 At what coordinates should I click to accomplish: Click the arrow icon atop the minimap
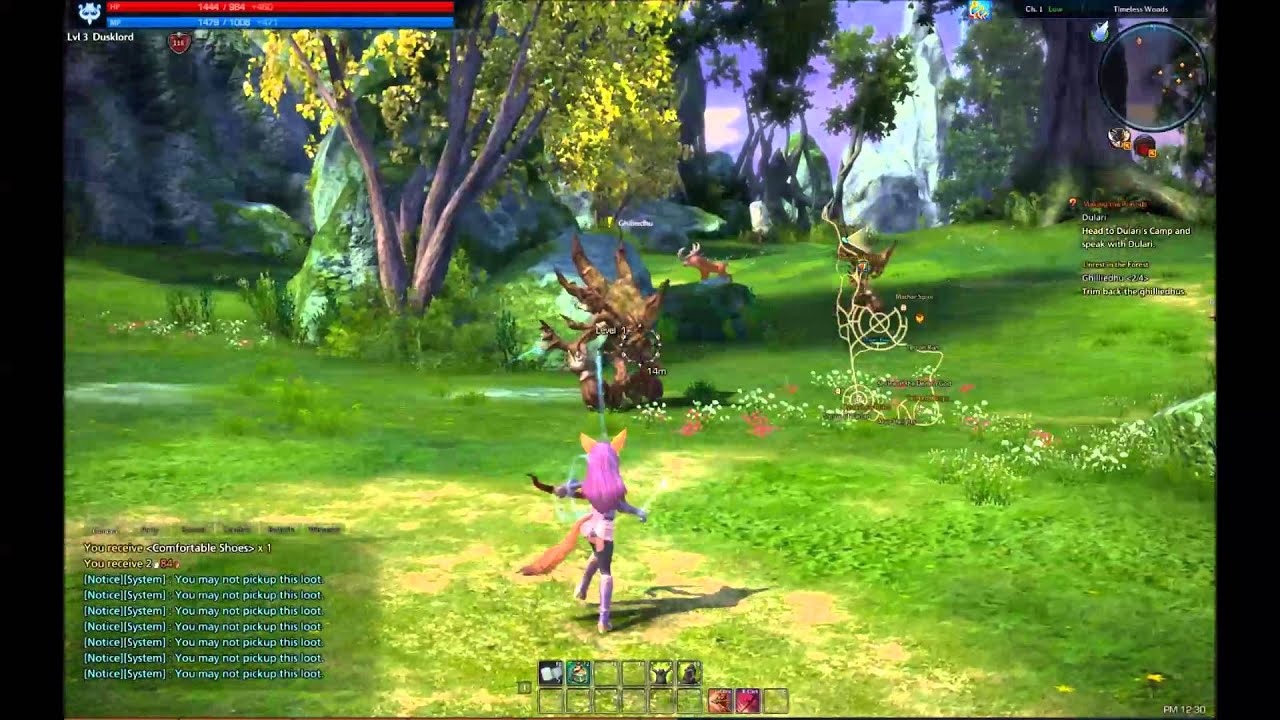(1101, 32)
